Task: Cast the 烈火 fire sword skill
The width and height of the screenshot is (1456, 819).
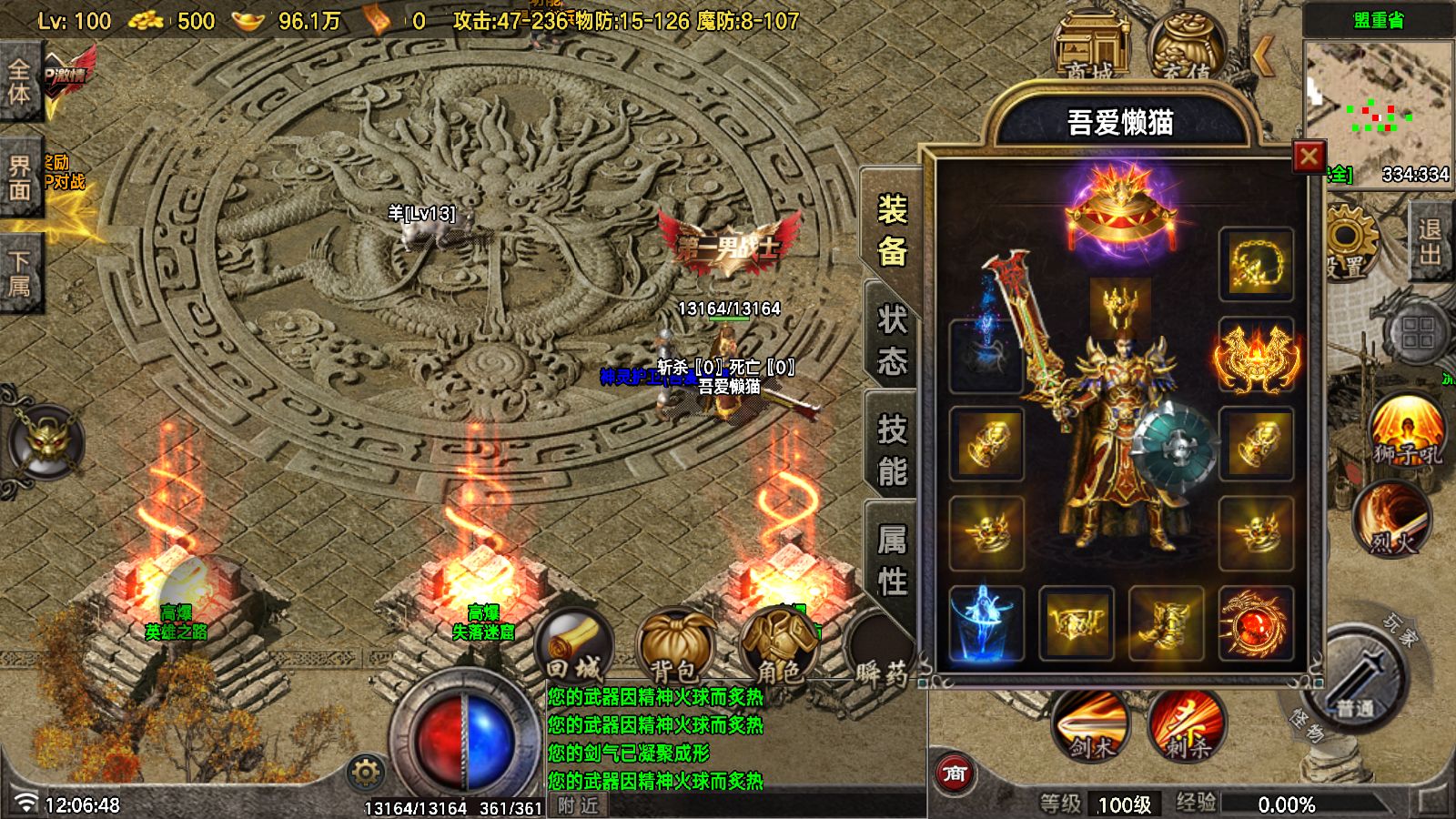Action: click(x=1391, y=521)
